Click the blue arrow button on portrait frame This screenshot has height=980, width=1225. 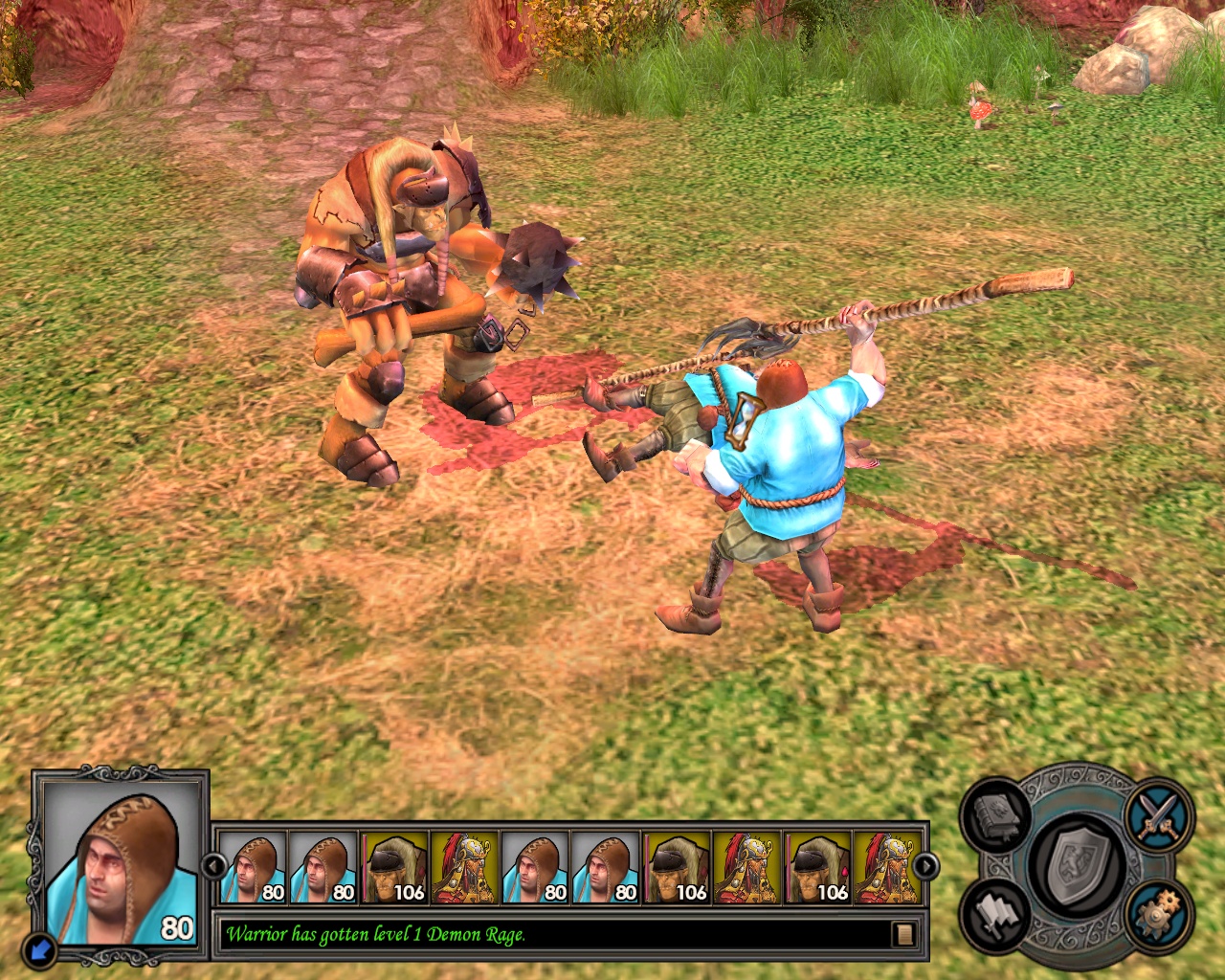click(x=41, y=949)
